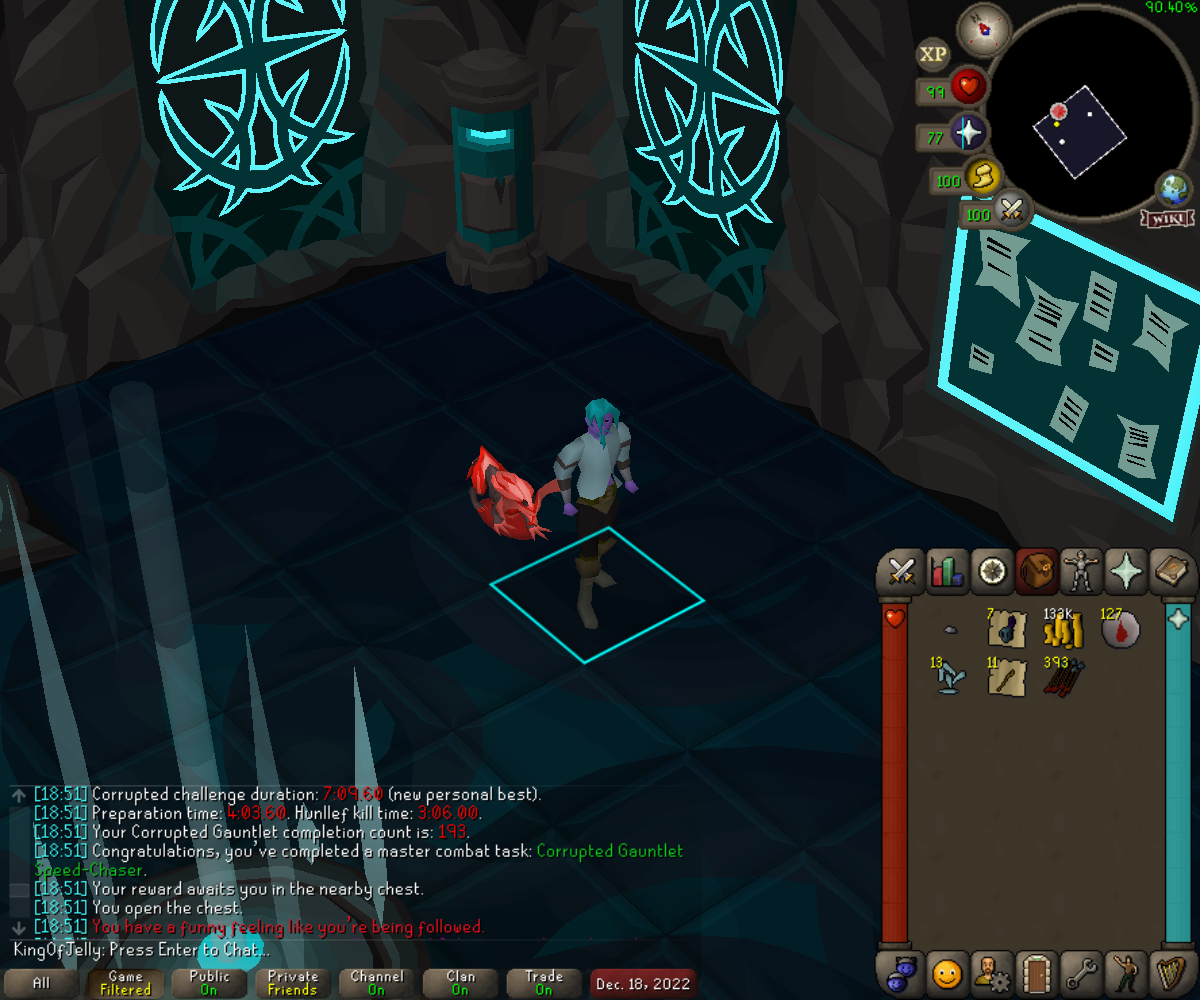
Task: Open the Wiki lookup banner
Action: coord(1165,218)
